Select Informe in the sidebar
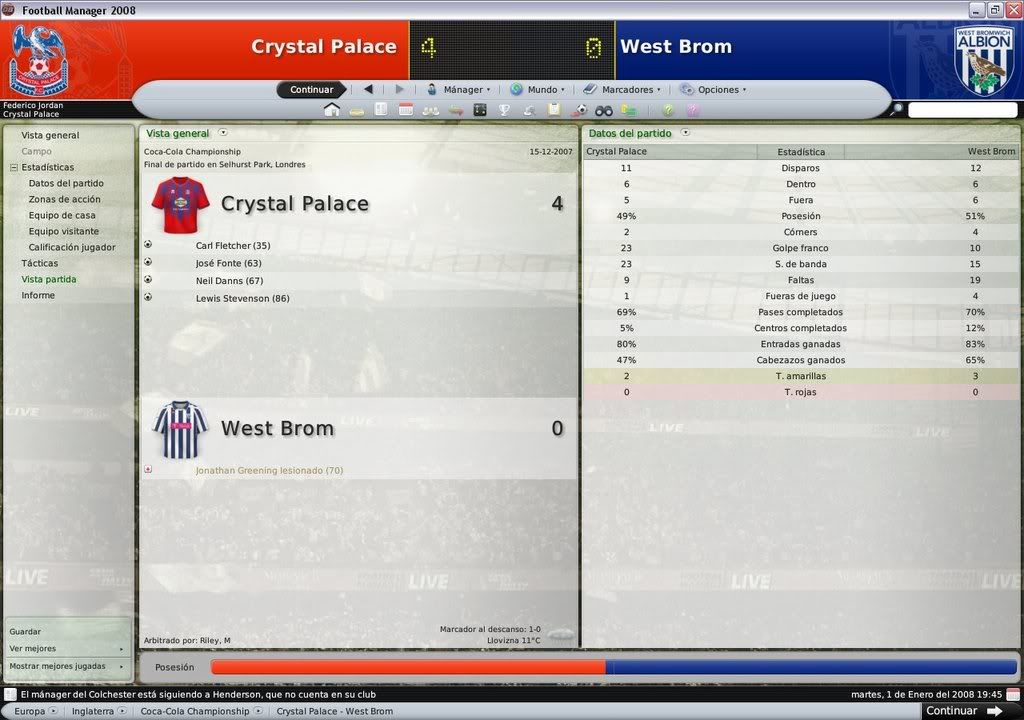The width and height of the screenshot is (1024, 720). point(38,295)
